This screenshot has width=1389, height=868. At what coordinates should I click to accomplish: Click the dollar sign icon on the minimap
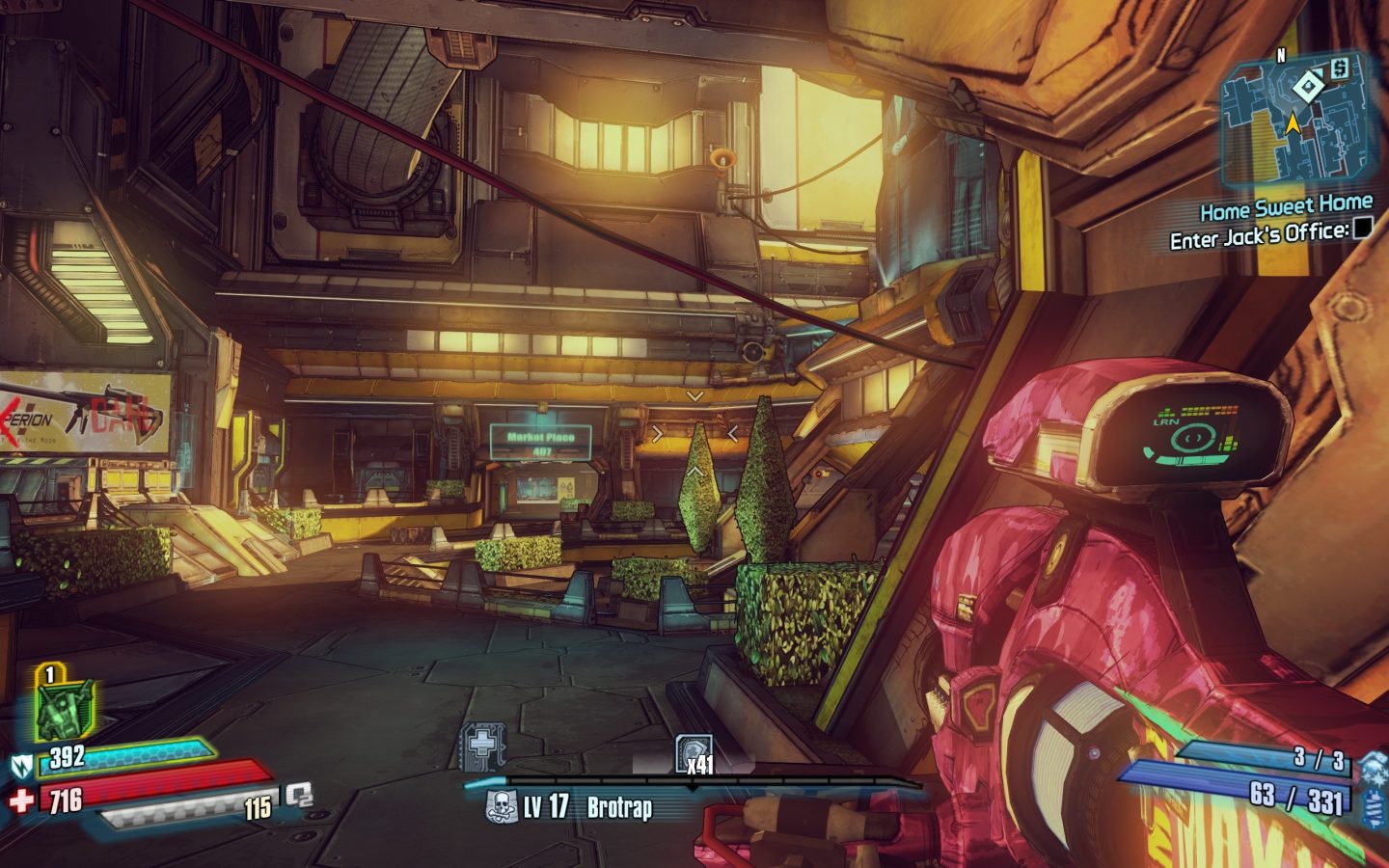pyautogui.click(x=1341, y=69)
